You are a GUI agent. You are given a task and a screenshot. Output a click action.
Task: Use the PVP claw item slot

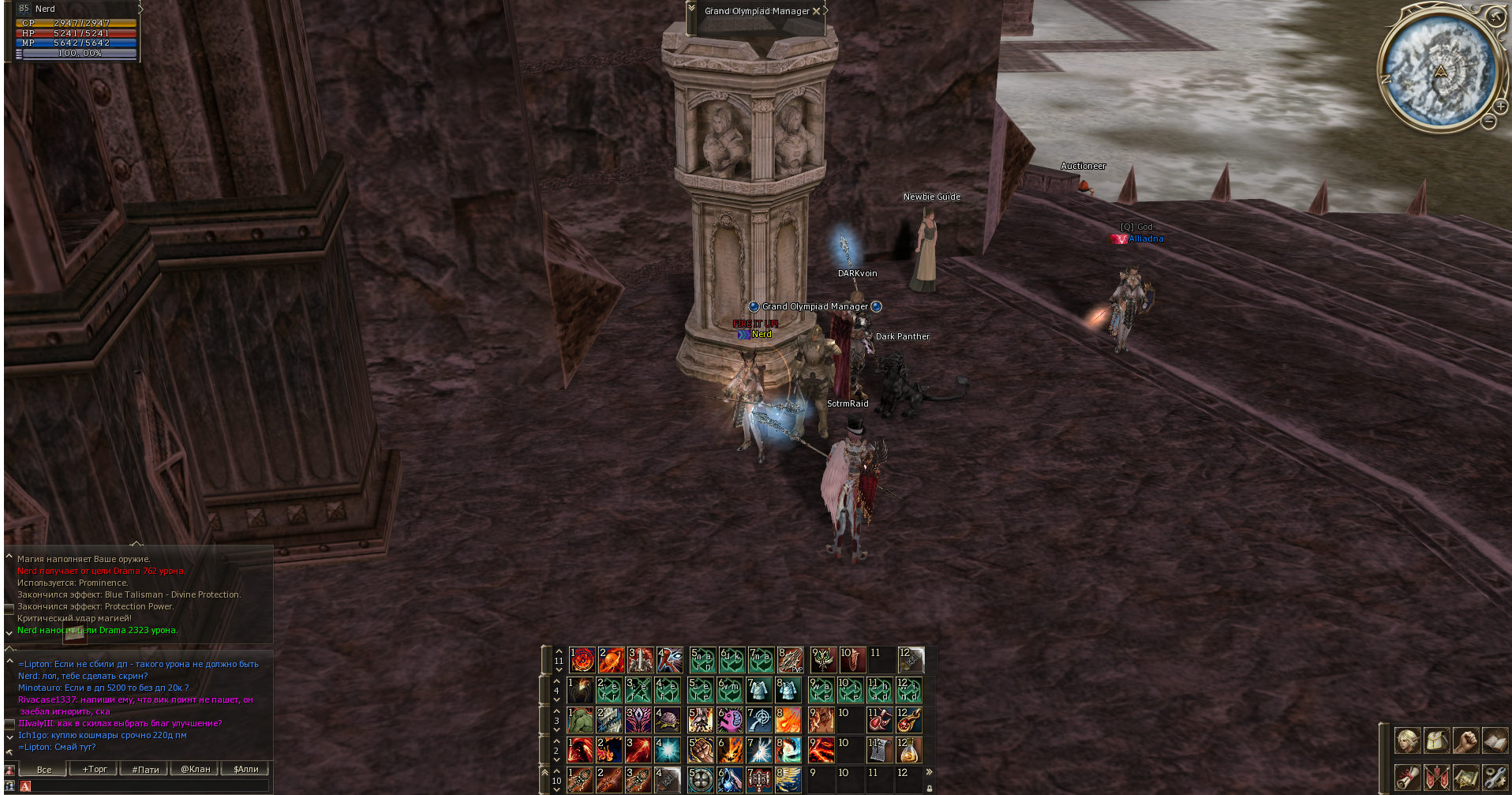point(790,660)
